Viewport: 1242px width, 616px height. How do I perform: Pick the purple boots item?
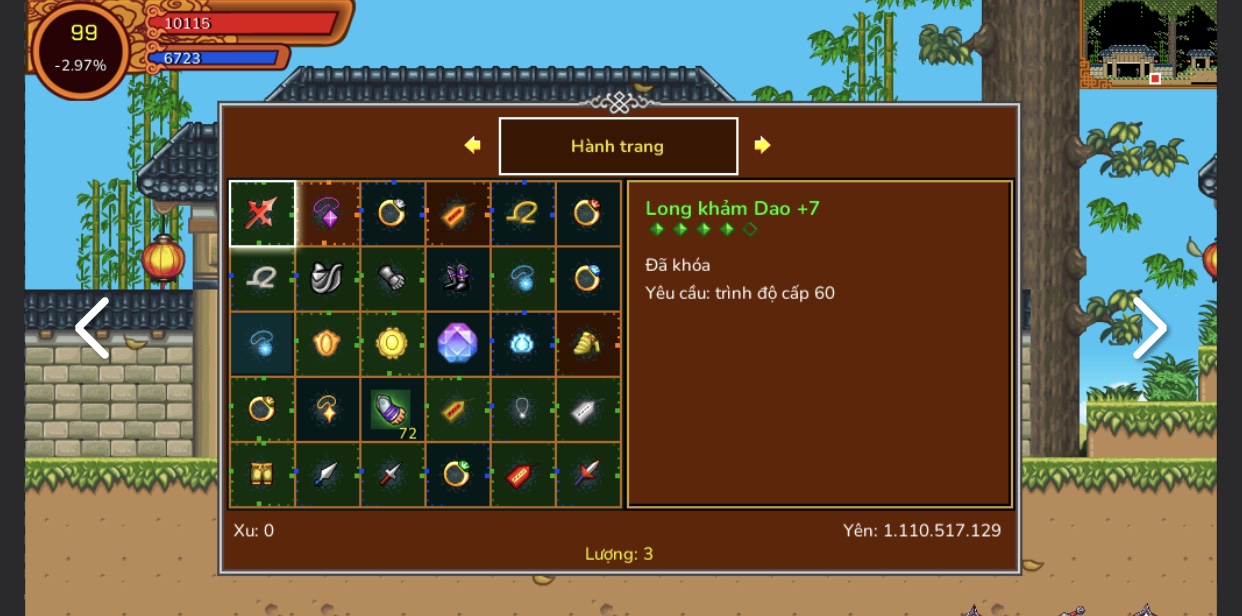[x=457, y=278]
